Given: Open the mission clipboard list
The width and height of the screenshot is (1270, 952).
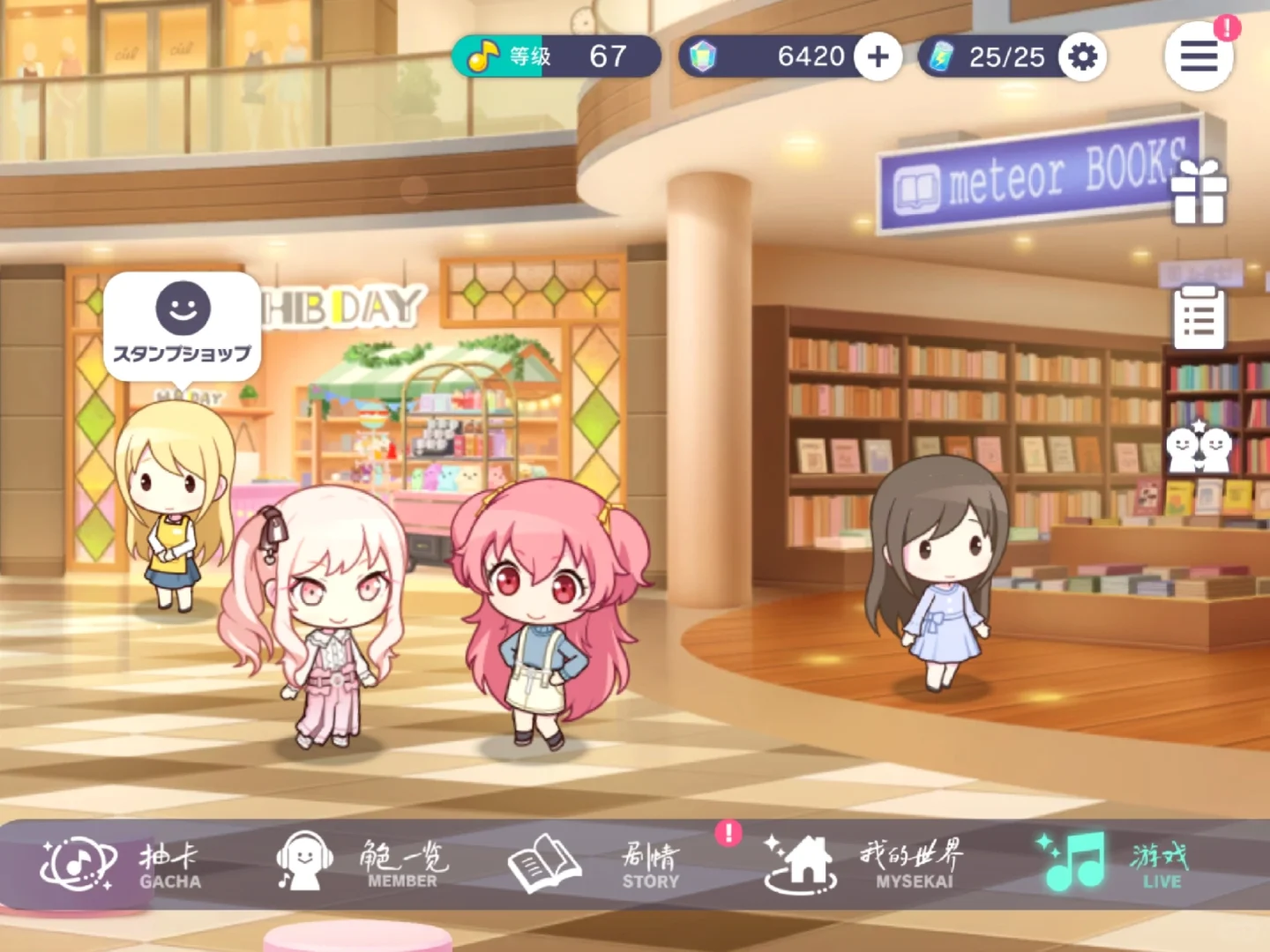Looking at the screenshot, I should tap(1199, 317).
